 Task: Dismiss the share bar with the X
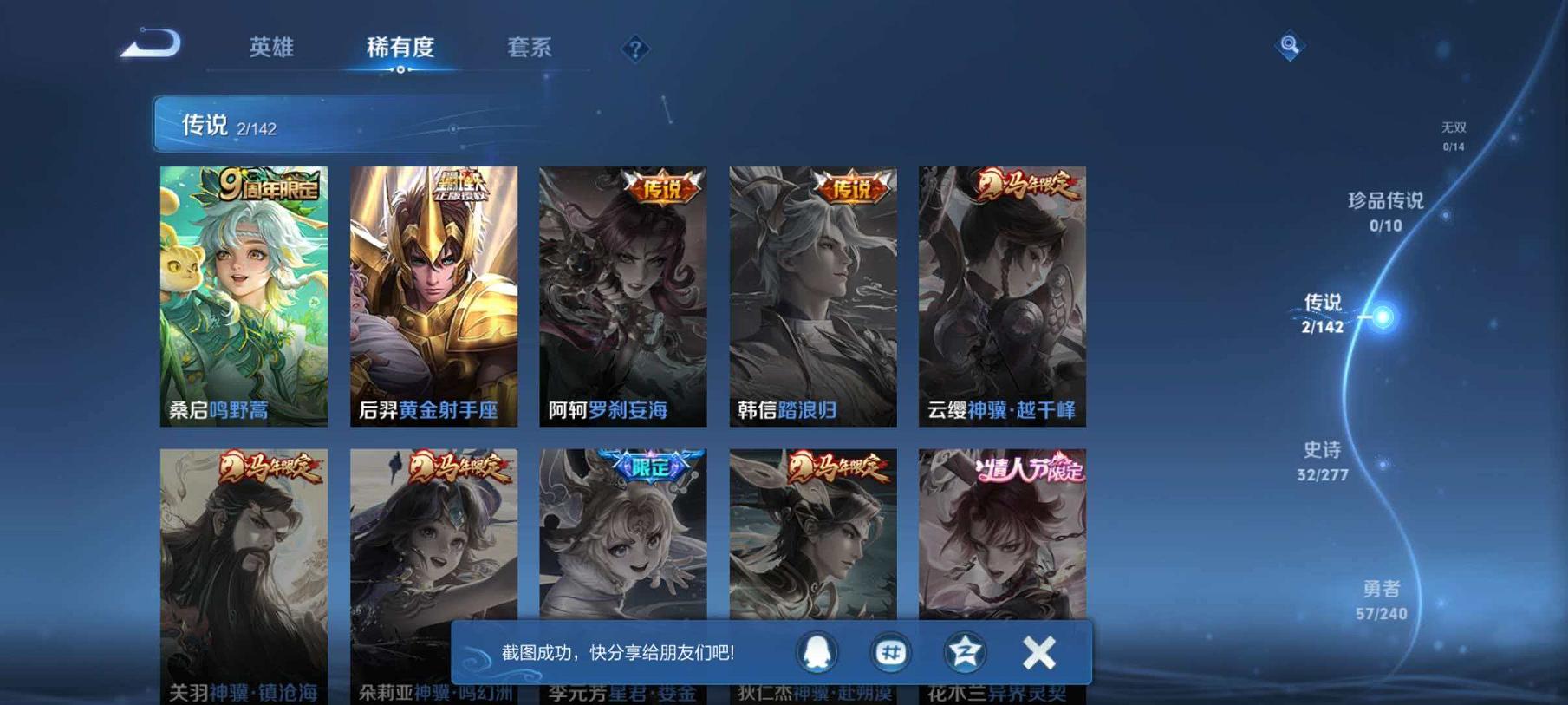(1037, 651)
